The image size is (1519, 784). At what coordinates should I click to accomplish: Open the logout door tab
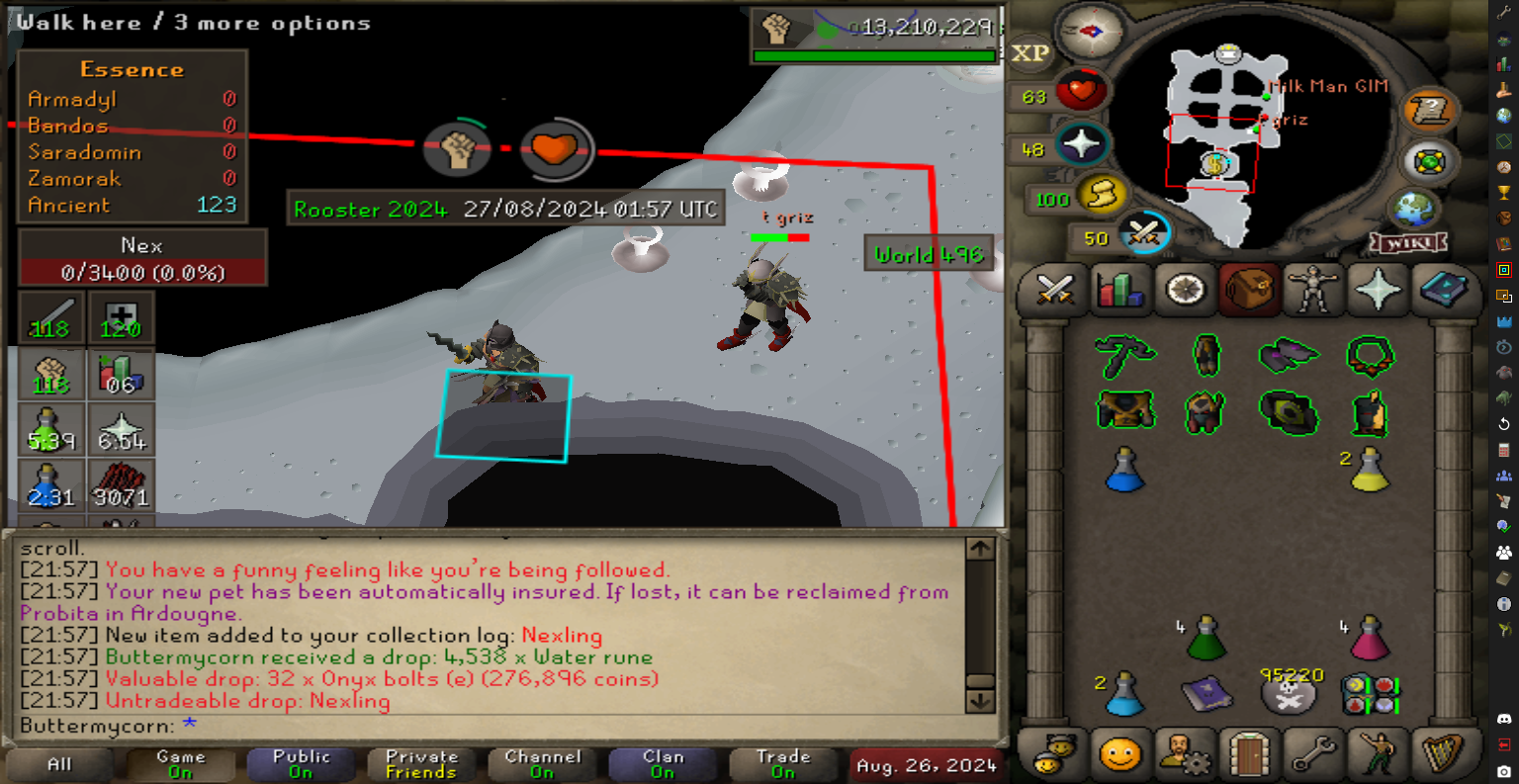[x=1249, y=756]
